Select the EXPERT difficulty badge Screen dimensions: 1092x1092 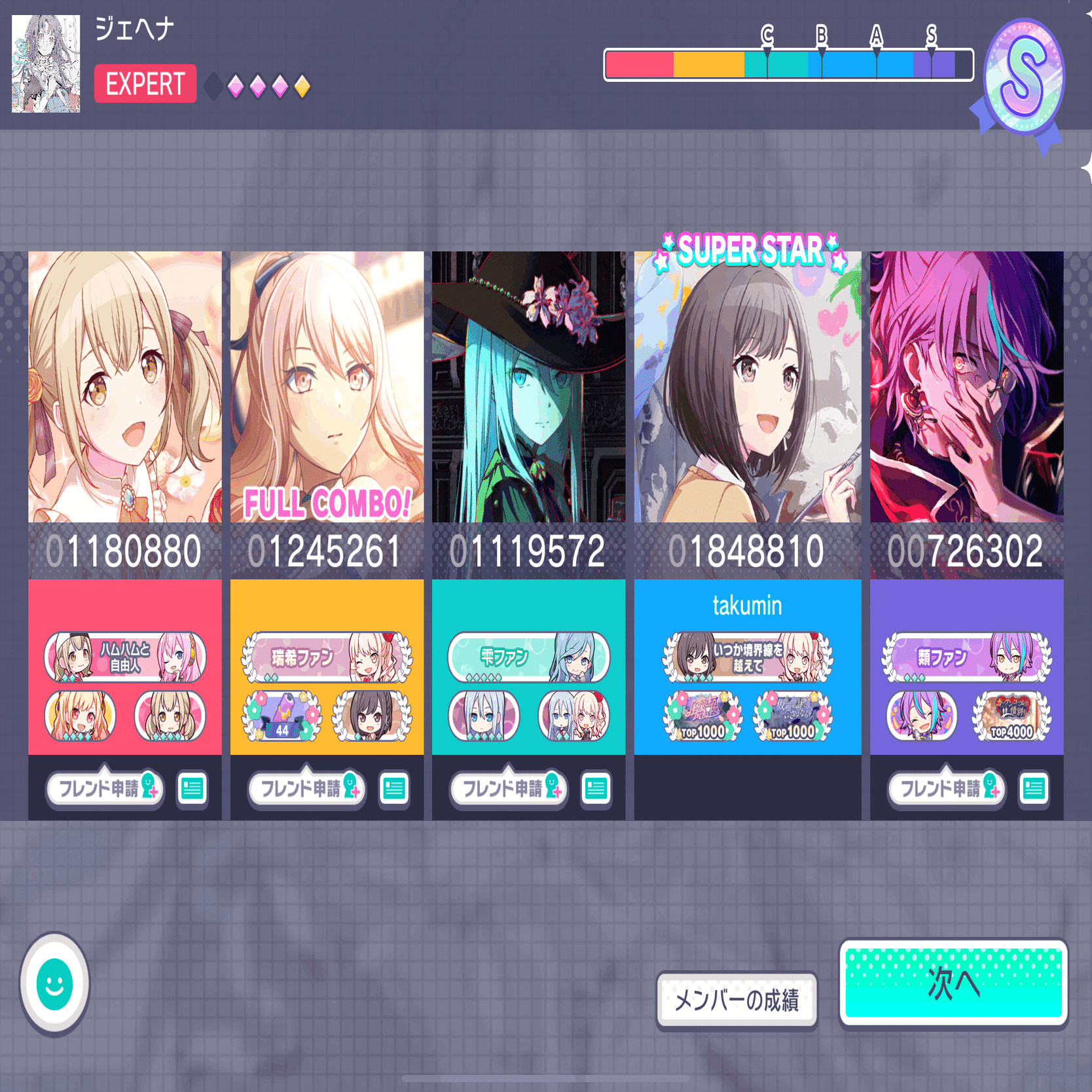pyautogui.click(x=144, y=85)
